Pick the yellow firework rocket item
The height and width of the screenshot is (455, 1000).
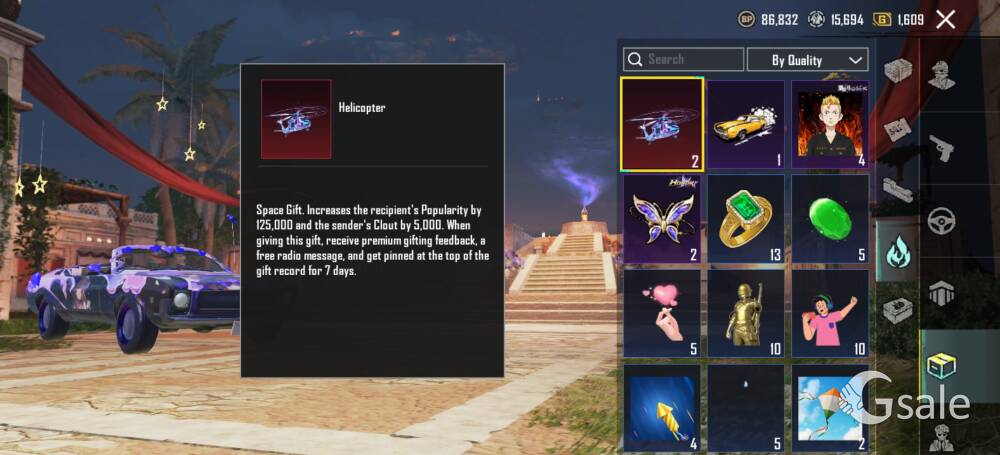pos(662,407)
